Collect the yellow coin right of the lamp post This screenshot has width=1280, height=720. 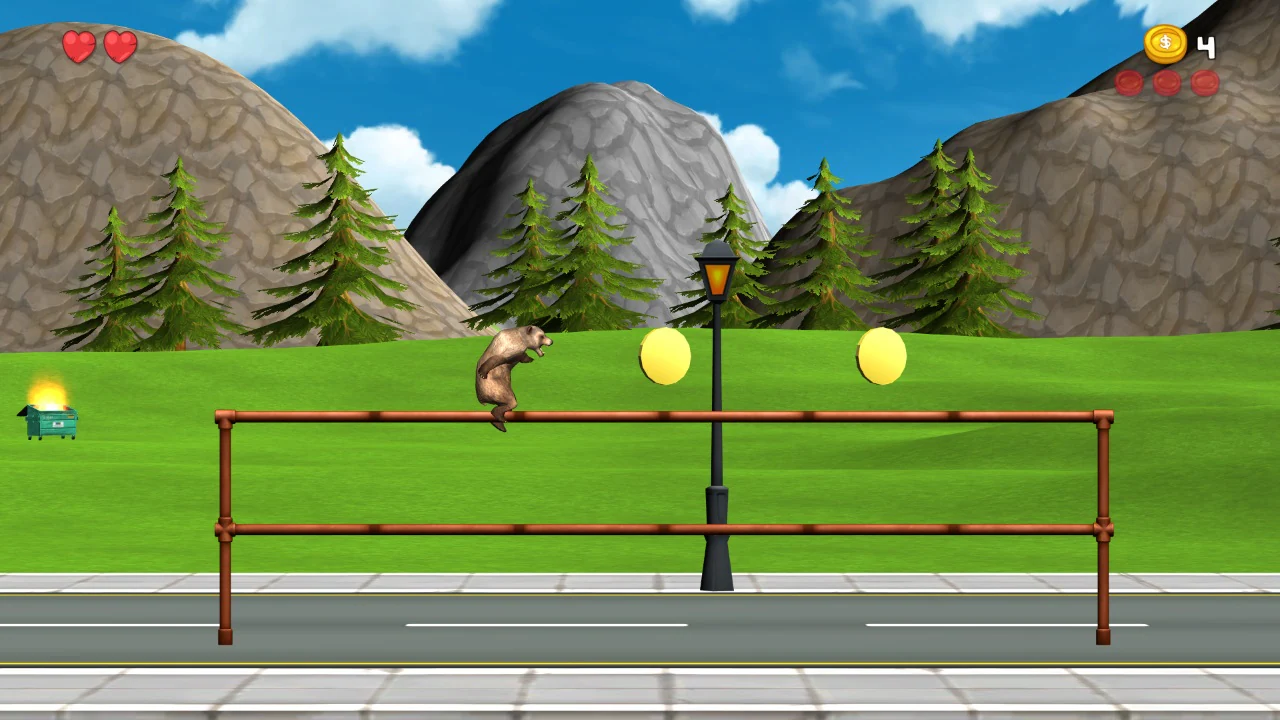tap(879, 356)
